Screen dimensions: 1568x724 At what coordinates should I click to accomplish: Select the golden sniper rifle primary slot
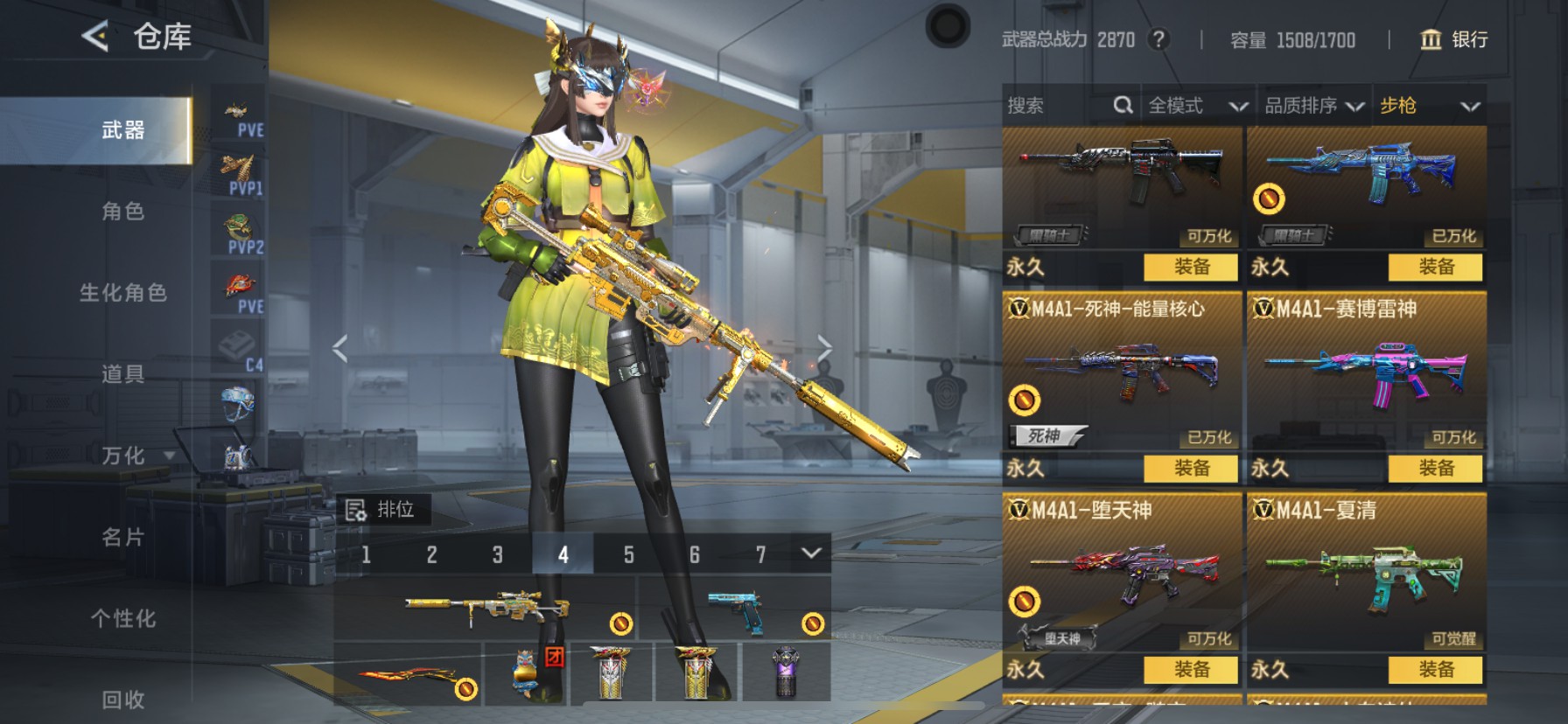(x=486, y=609)
